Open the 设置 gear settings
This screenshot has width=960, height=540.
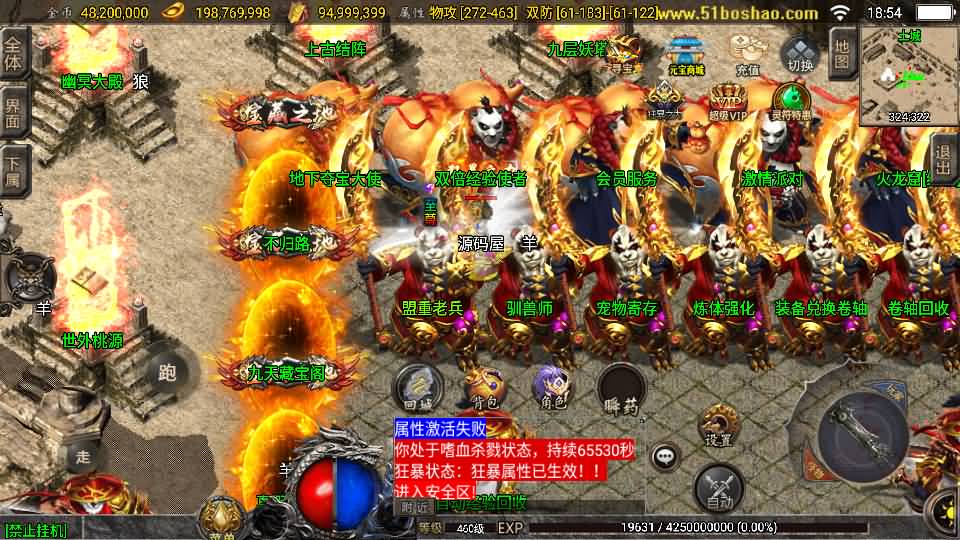tap(718, 425)
